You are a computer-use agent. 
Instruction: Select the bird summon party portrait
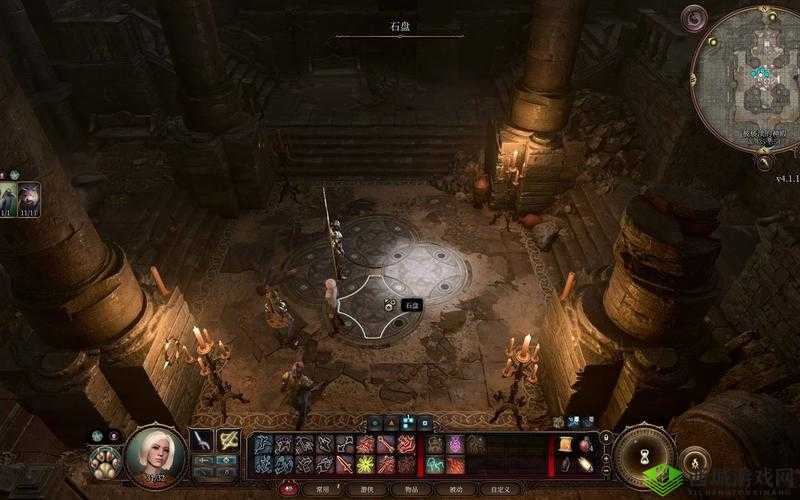click(8, 195)
